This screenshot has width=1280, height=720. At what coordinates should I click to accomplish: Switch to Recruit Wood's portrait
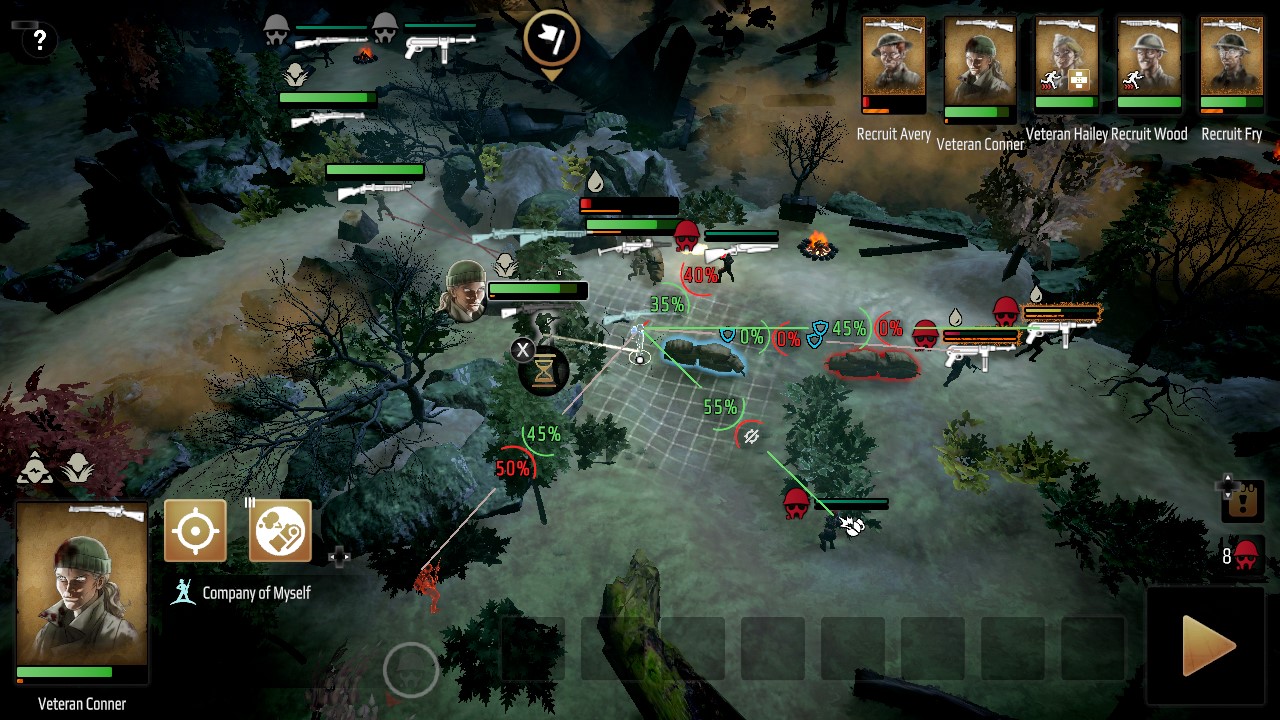click(1149, 63)
